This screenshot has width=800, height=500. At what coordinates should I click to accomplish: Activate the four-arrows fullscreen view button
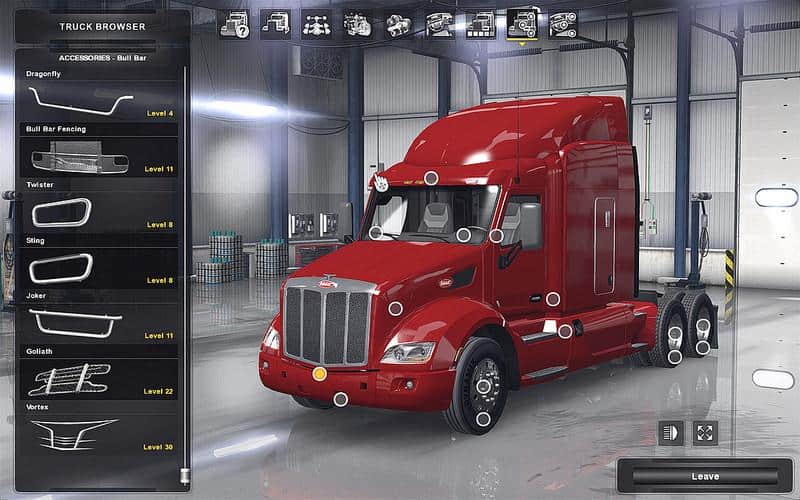[x=706, y=433]
